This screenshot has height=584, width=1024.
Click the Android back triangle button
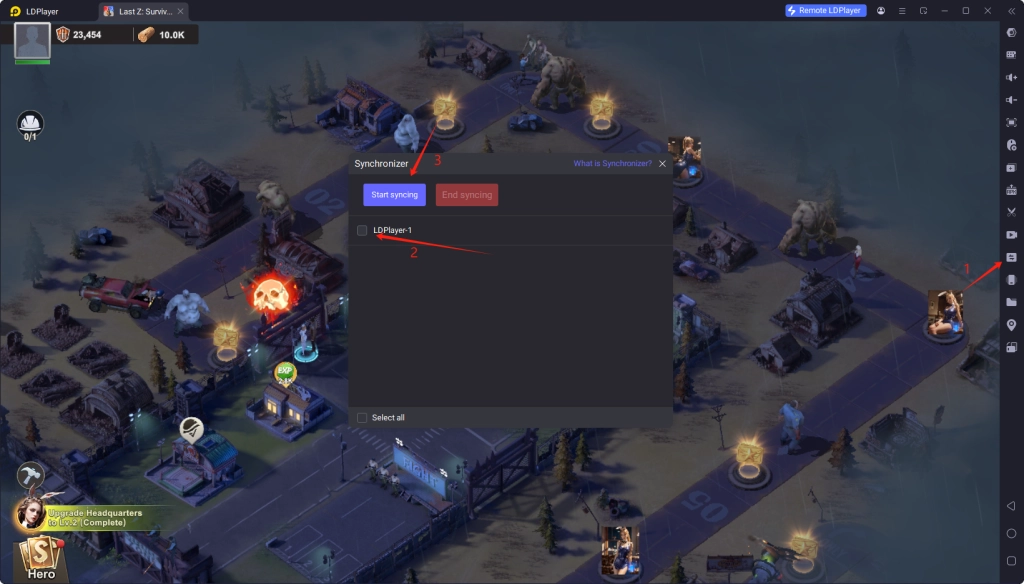click(x=1011, y=507)
